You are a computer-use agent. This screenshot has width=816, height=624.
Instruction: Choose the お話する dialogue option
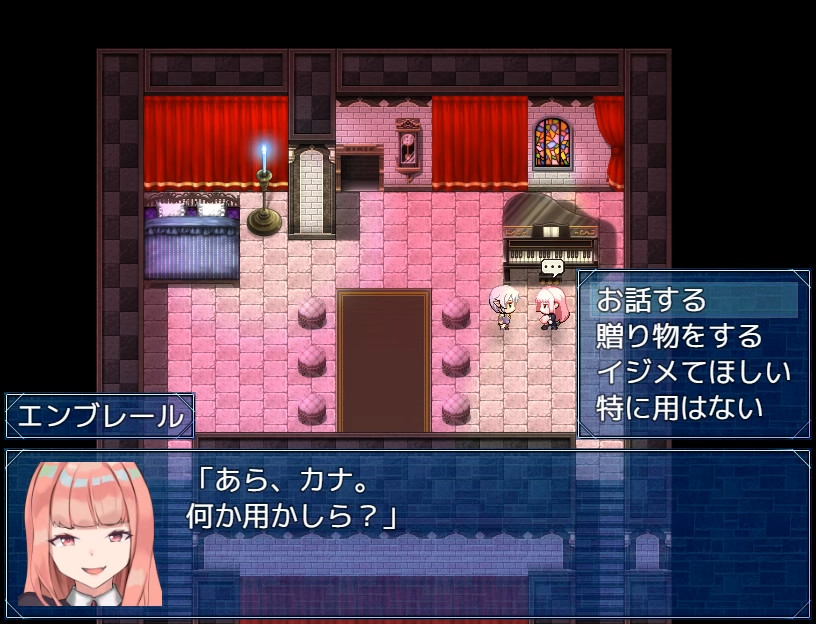pyautogui.click(x=652, y=300)
